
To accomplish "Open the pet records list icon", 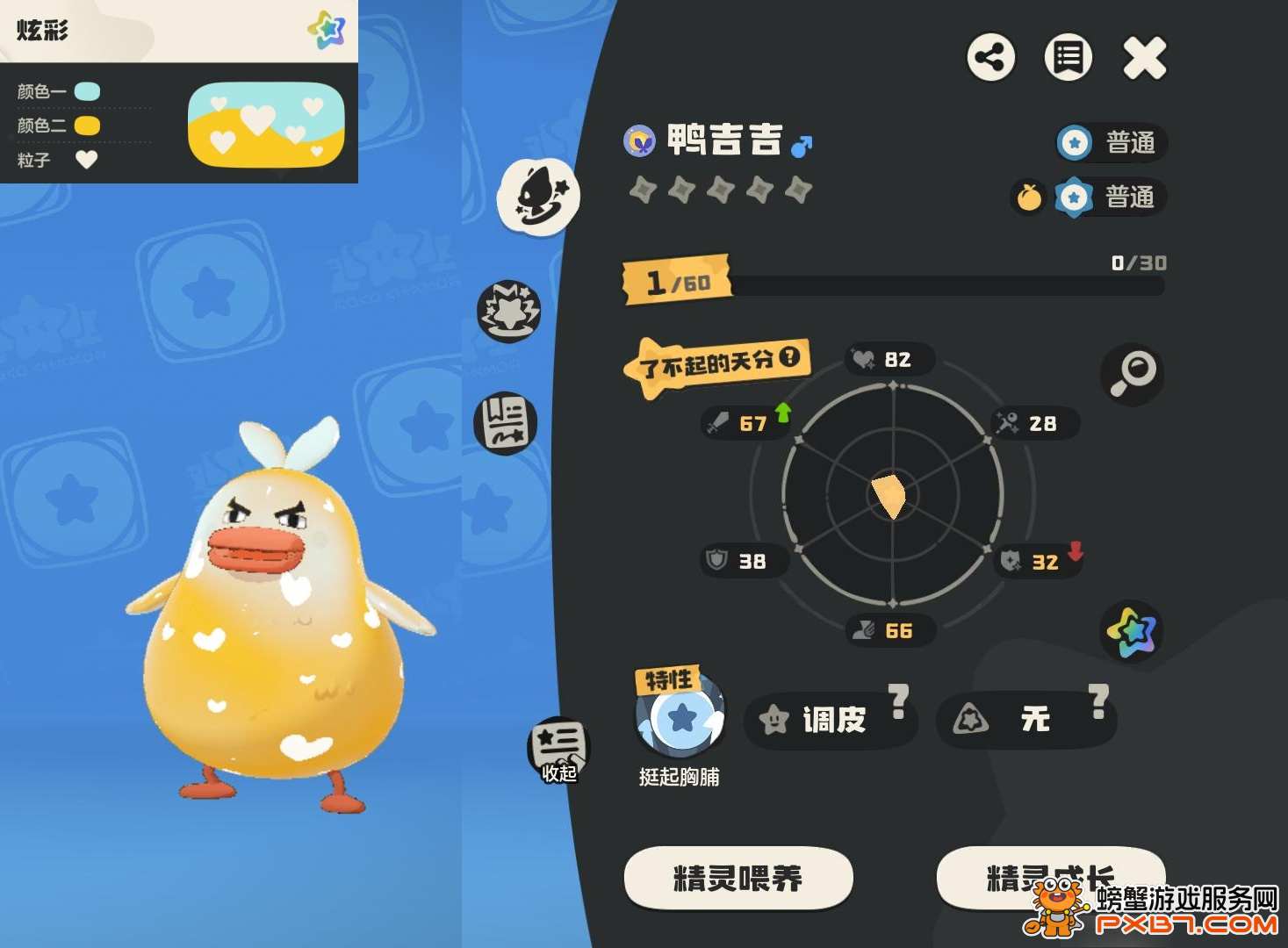I will (1068, 58).
